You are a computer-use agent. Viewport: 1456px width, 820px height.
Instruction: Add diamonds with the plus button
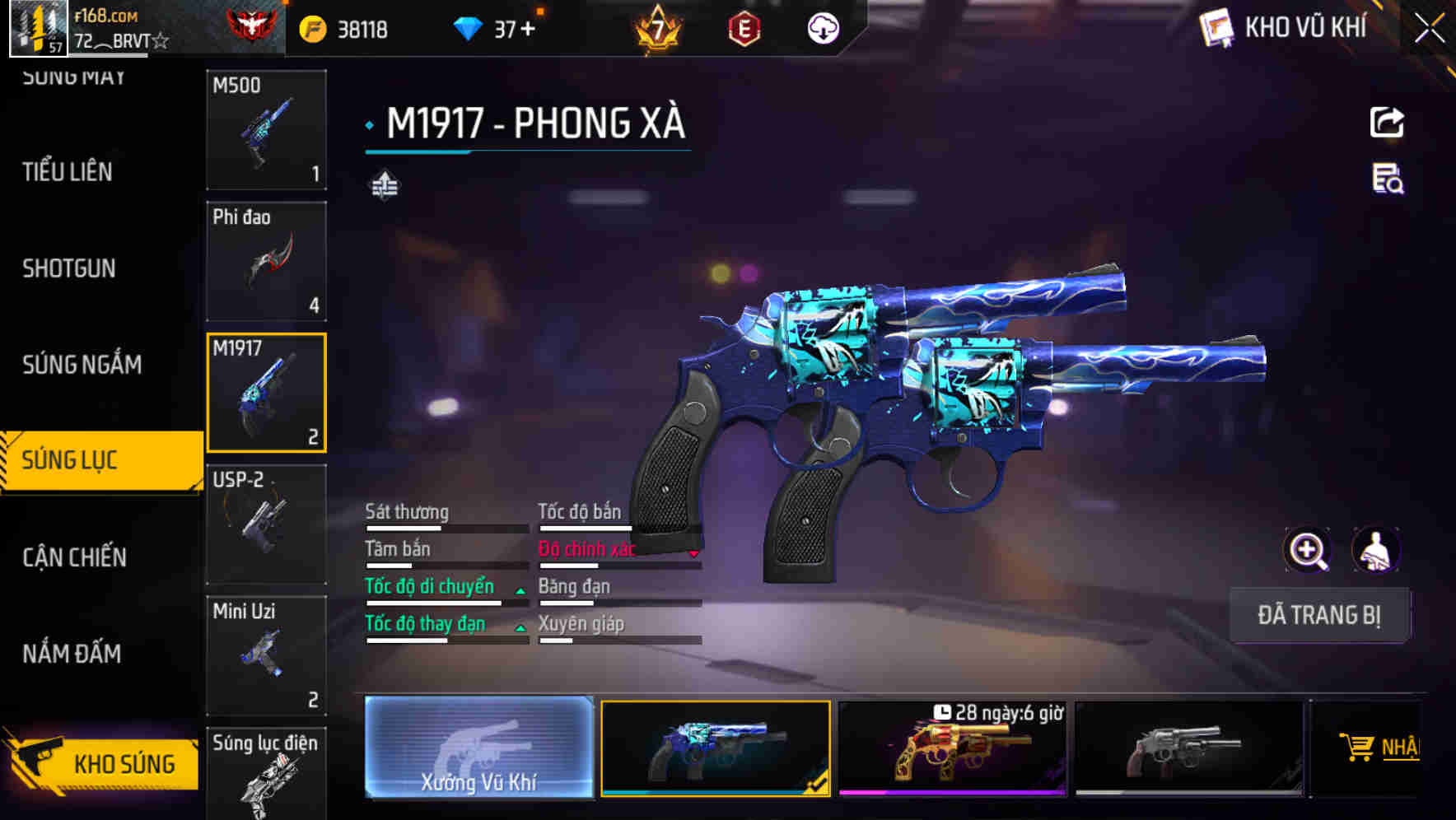[527, 30]
